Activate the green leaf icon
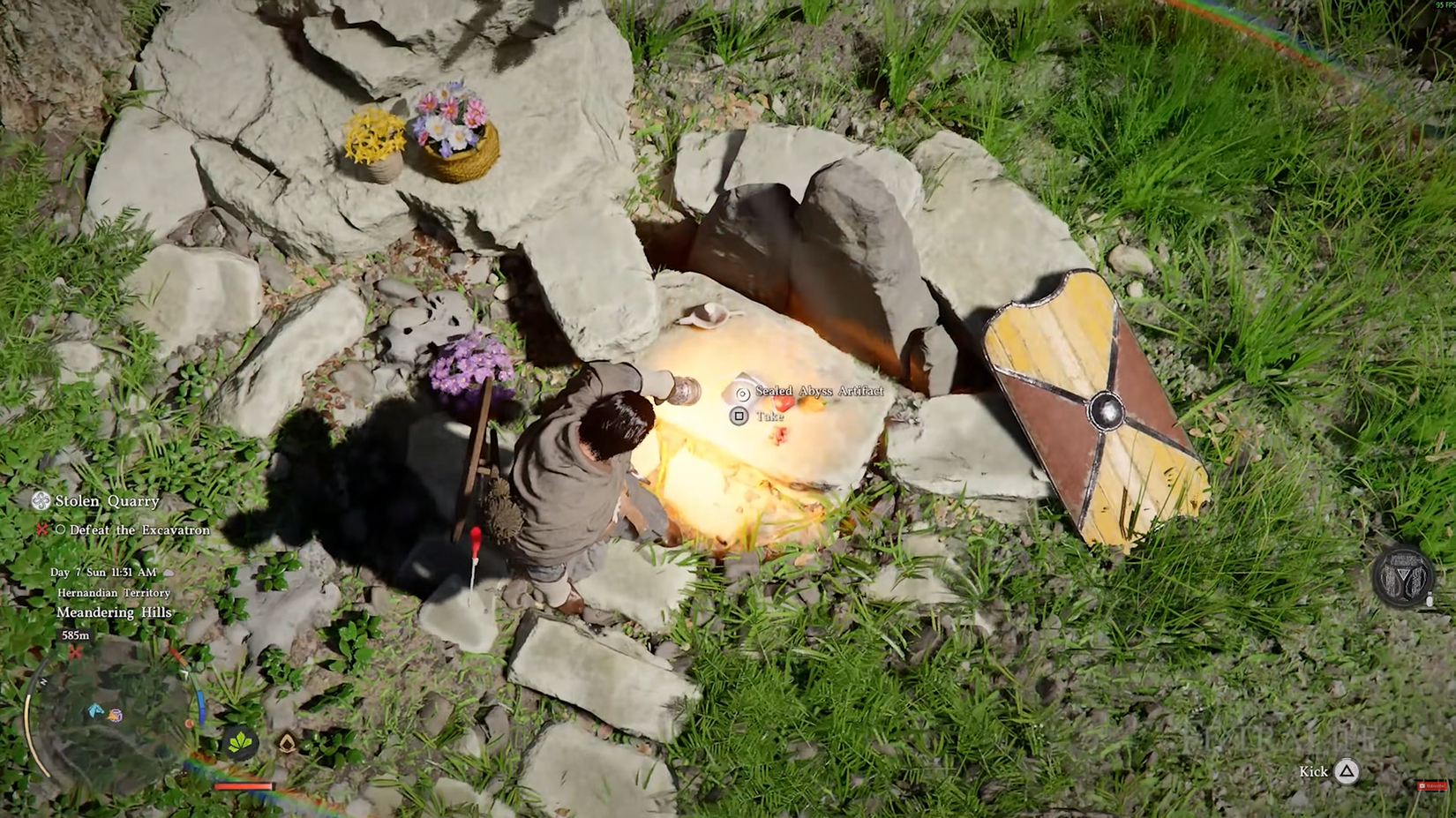 (239, 743)
